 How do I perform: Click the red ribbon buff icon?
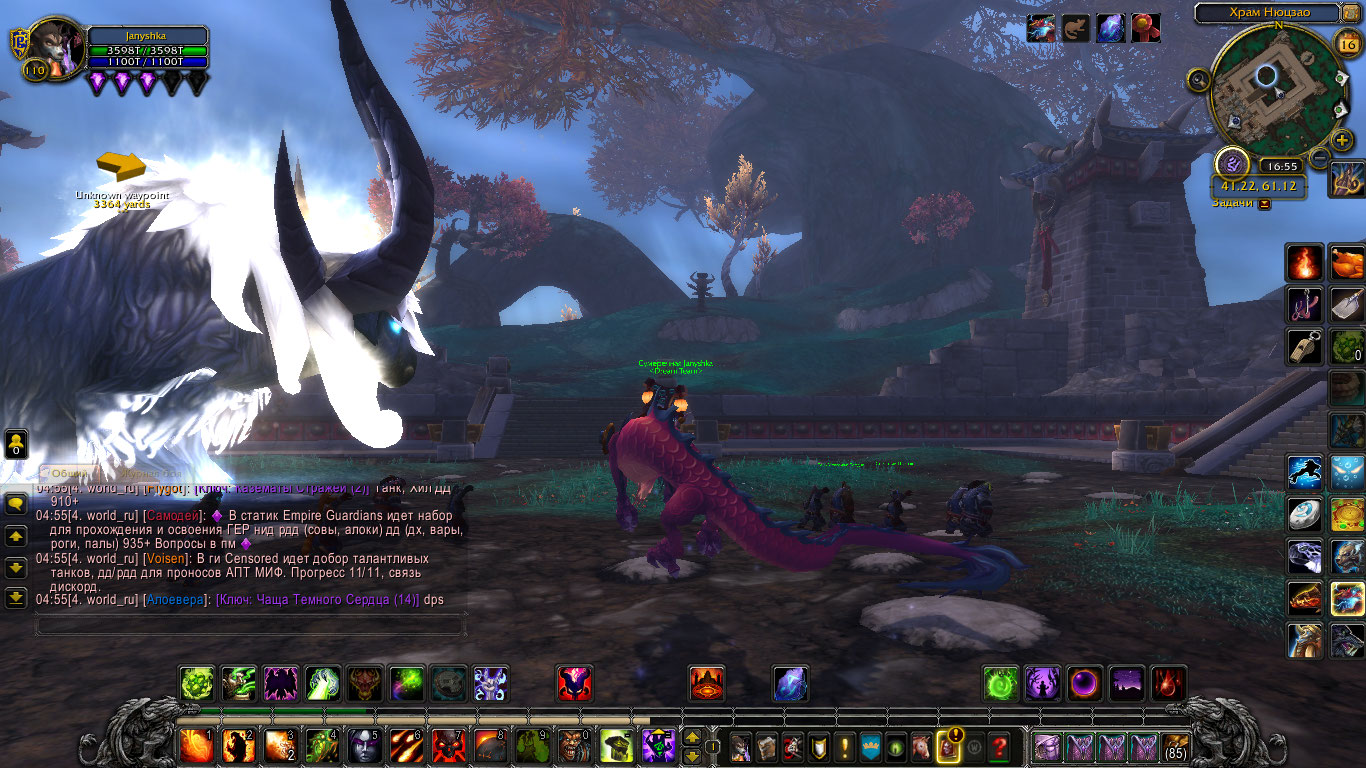tap(1145, 28)
